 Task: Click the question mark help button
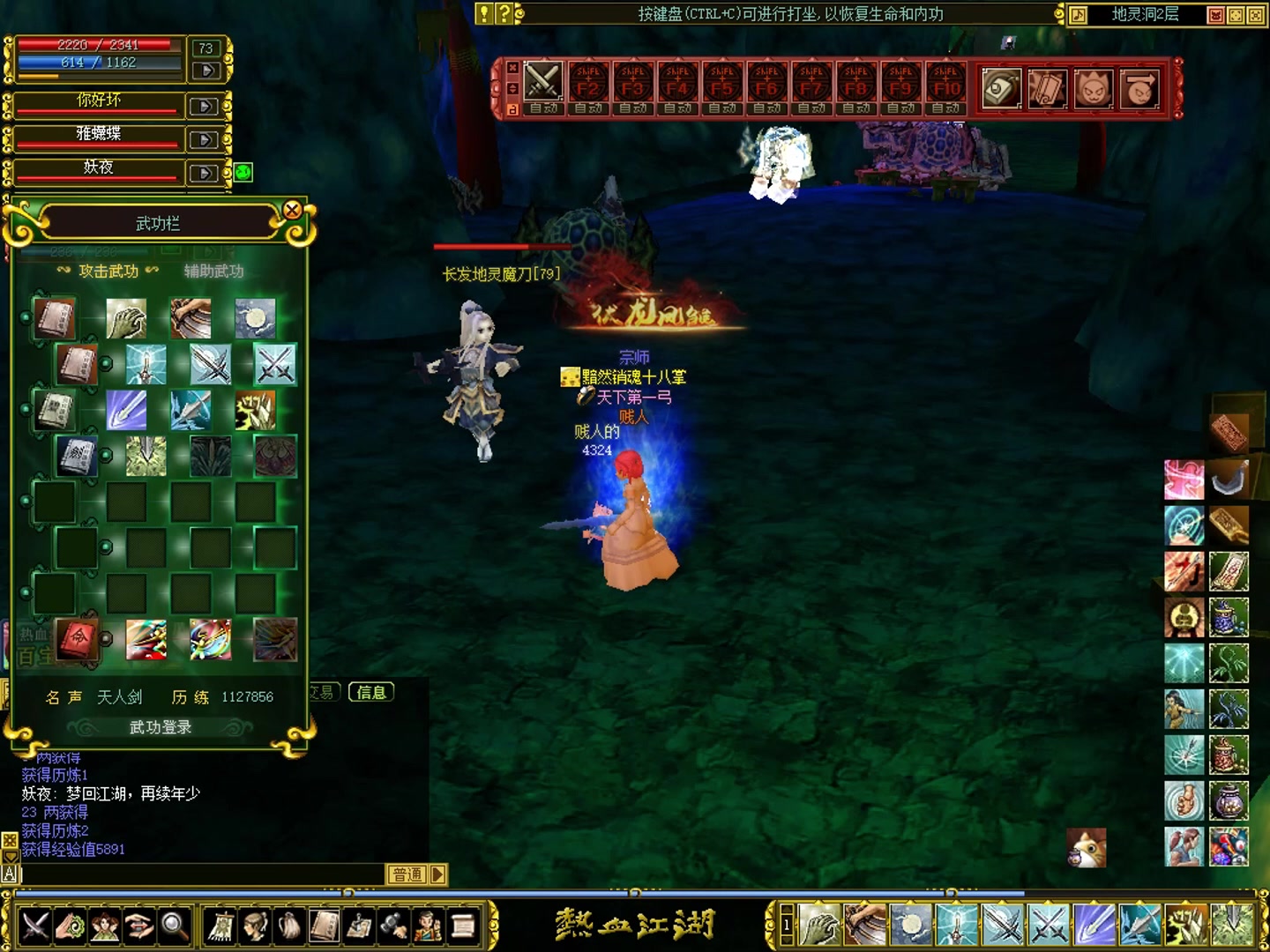pyautogui.click(x=504, y=13)
